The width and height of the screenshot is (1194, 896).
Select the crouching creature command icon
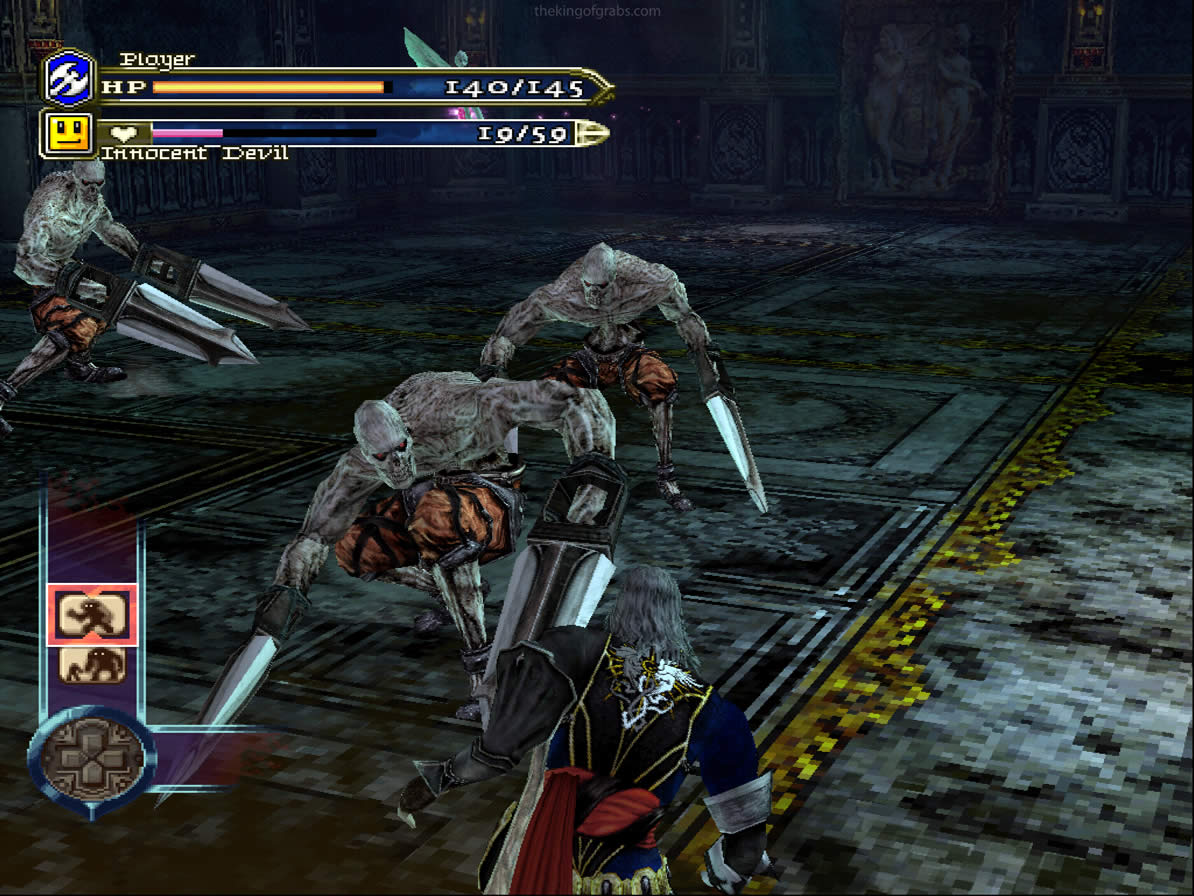(x=92, y=664)
